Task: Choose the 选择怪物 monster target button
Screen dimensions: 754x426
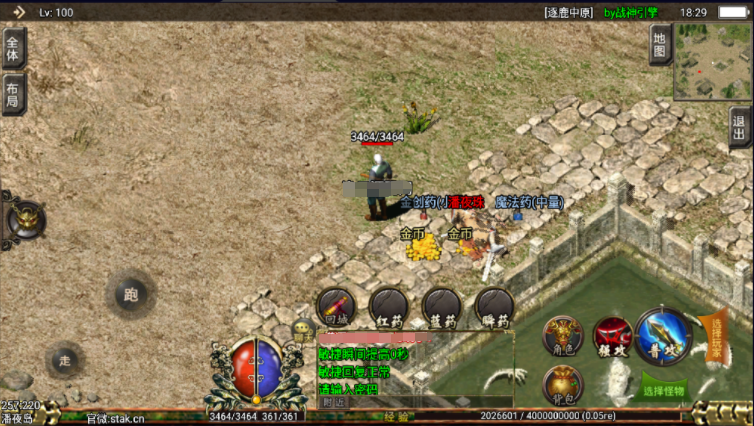Action: click(x=663, y=391)
